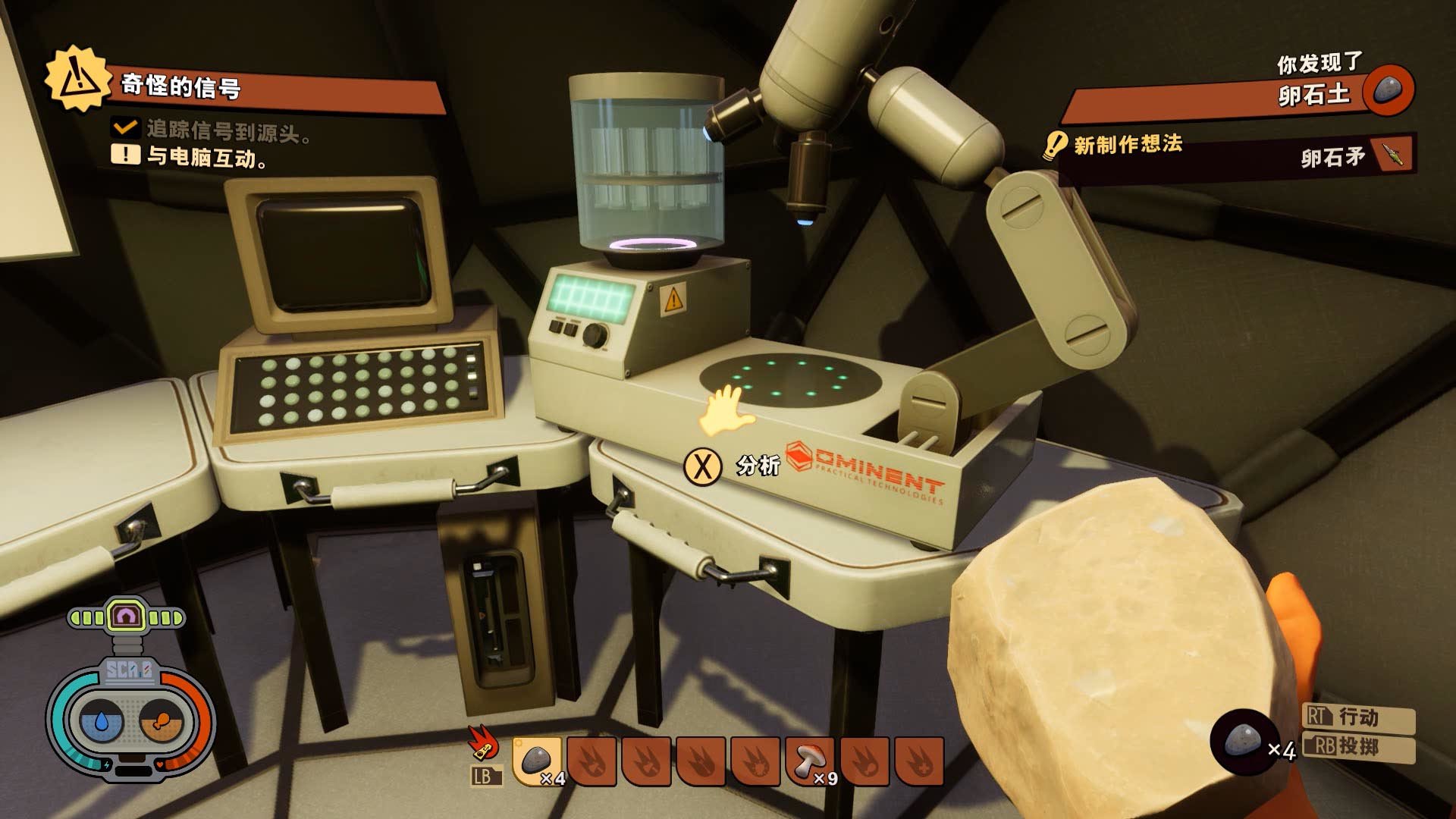Open the 奇怪的信号 quest tracker
The height and width of the screenshot is (819, 1456).
(x=182, y=86)
